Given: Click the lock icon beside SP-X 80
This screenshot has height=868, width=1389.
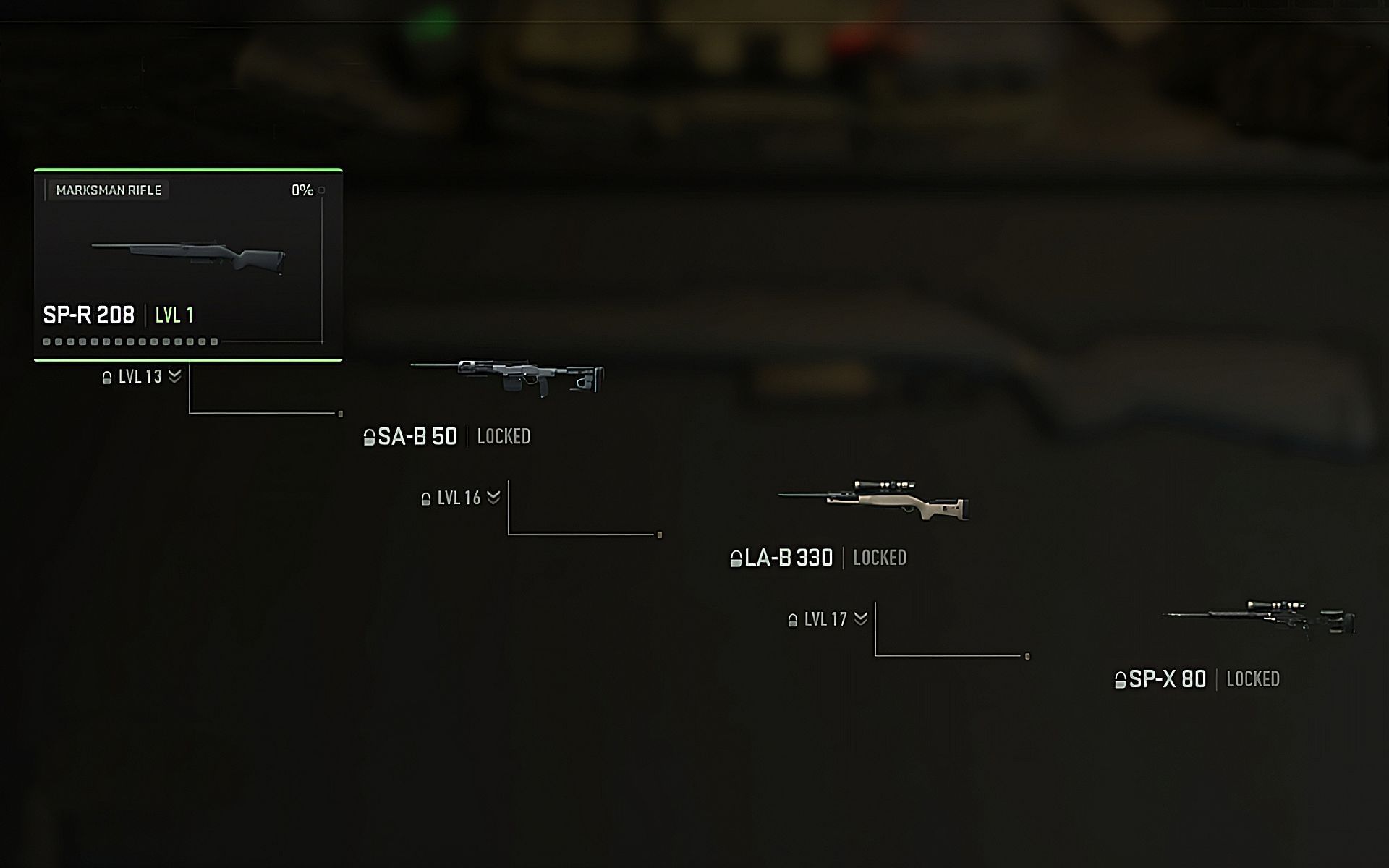Looking at the screenshot, I should pyautogui.click(x=1121, y=679).
